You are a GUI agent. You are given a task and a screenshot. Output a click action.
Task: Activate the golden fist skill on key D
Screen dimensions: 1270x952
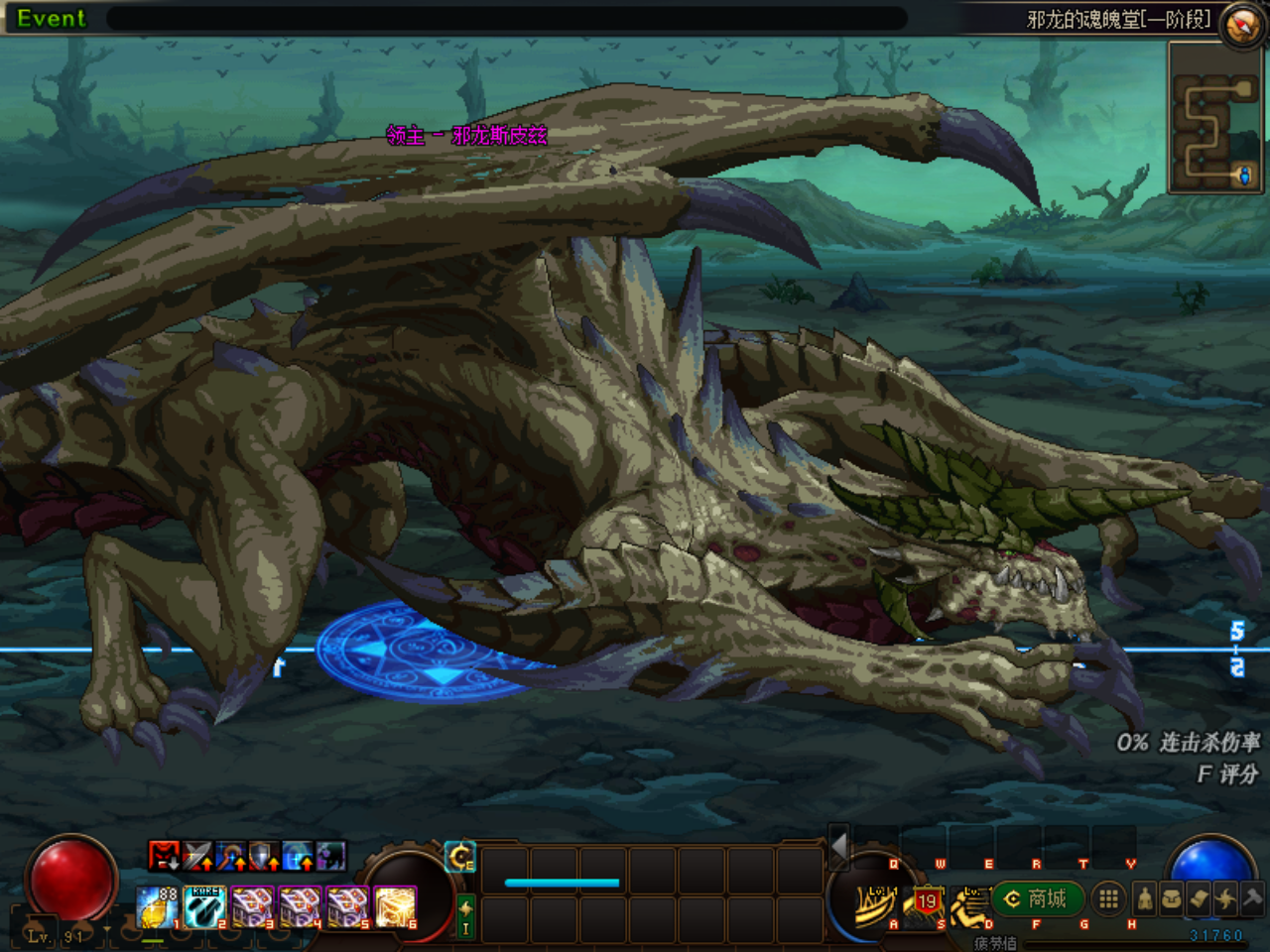pyautogui.click(x=970, y=904)
